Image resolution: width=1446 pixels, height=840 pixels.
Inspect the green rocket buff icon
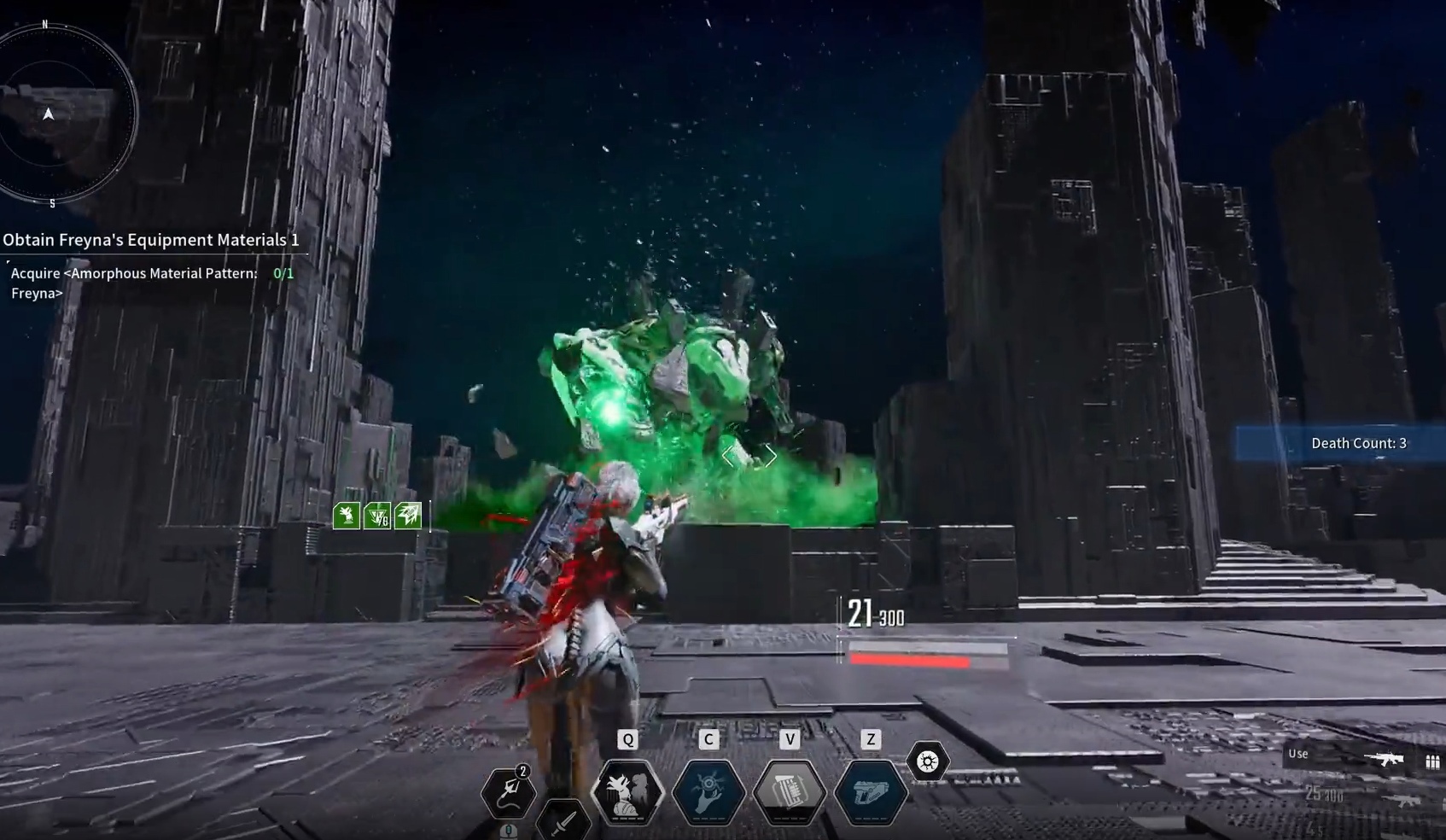coord(408,515)
